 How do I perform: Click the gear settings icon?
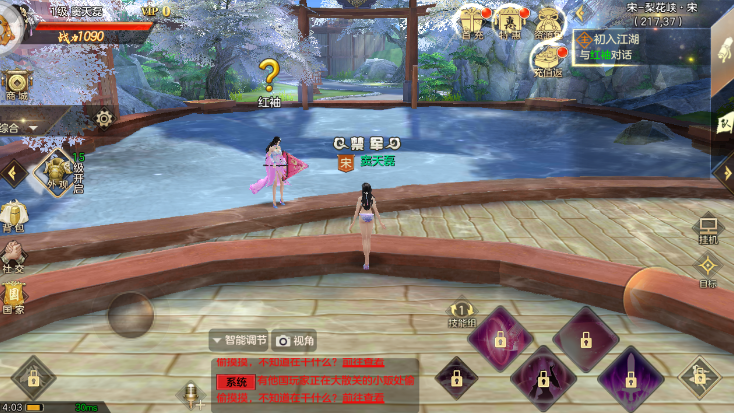click(x=104, y=118)
